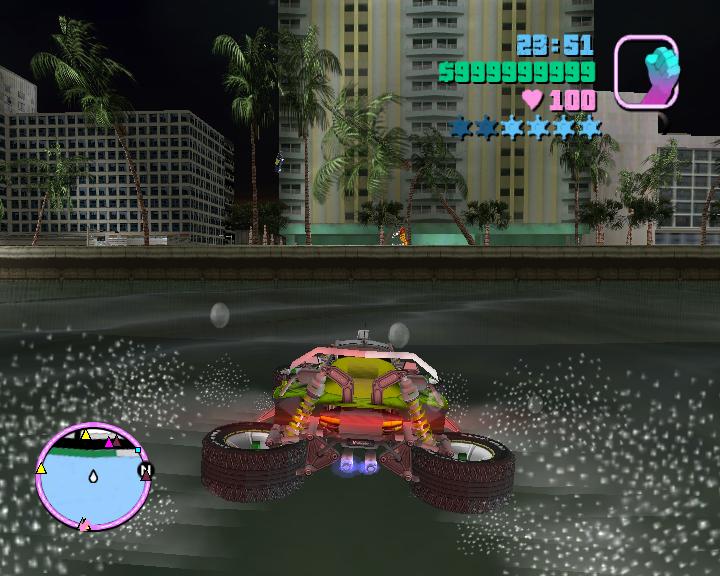The image size is (720, 576).
Task: Open the circular radar minimap
Action: point(92,474)
